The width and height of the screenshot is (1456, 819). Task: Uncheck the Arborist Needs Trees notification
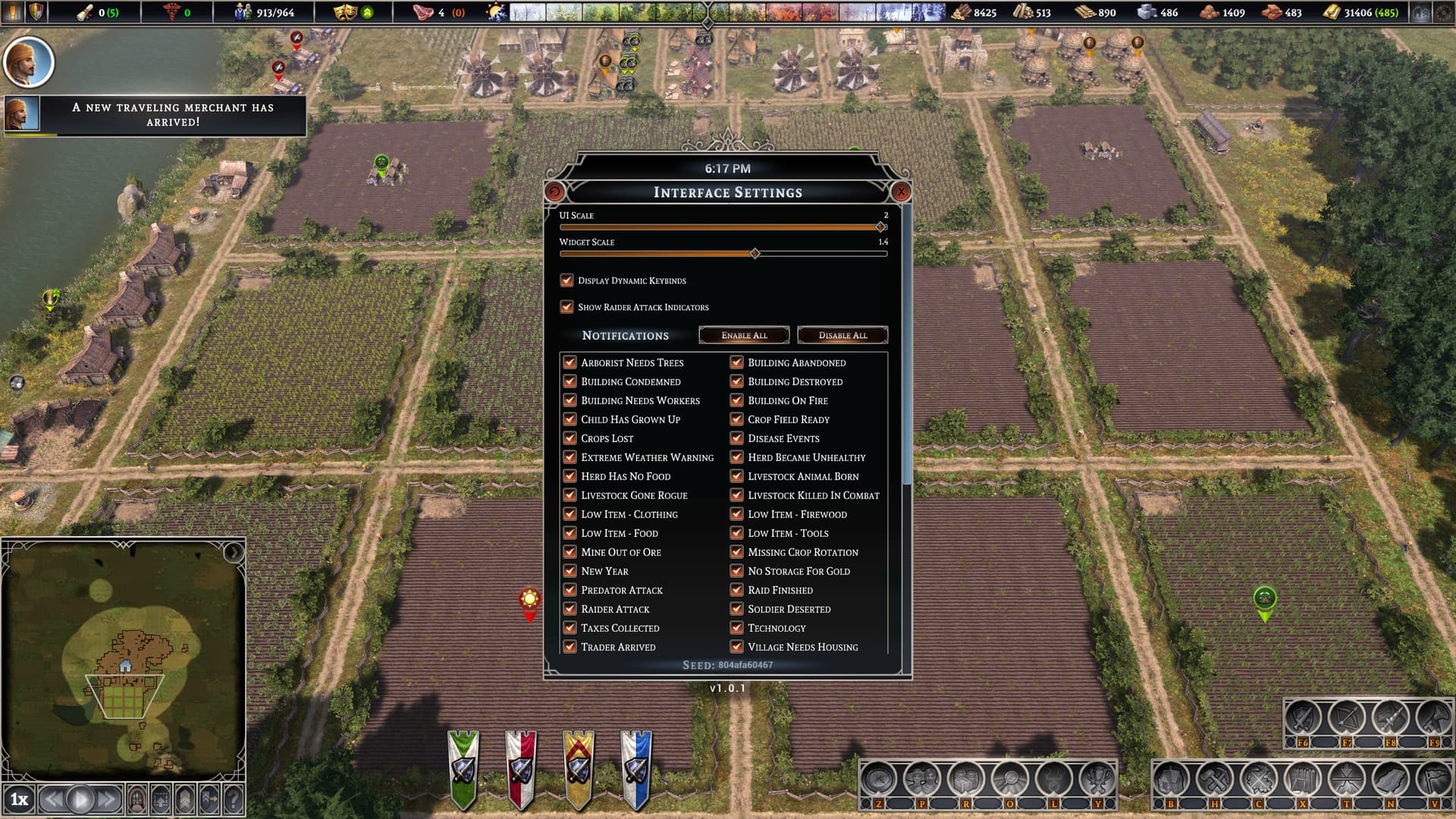(570, 362)
